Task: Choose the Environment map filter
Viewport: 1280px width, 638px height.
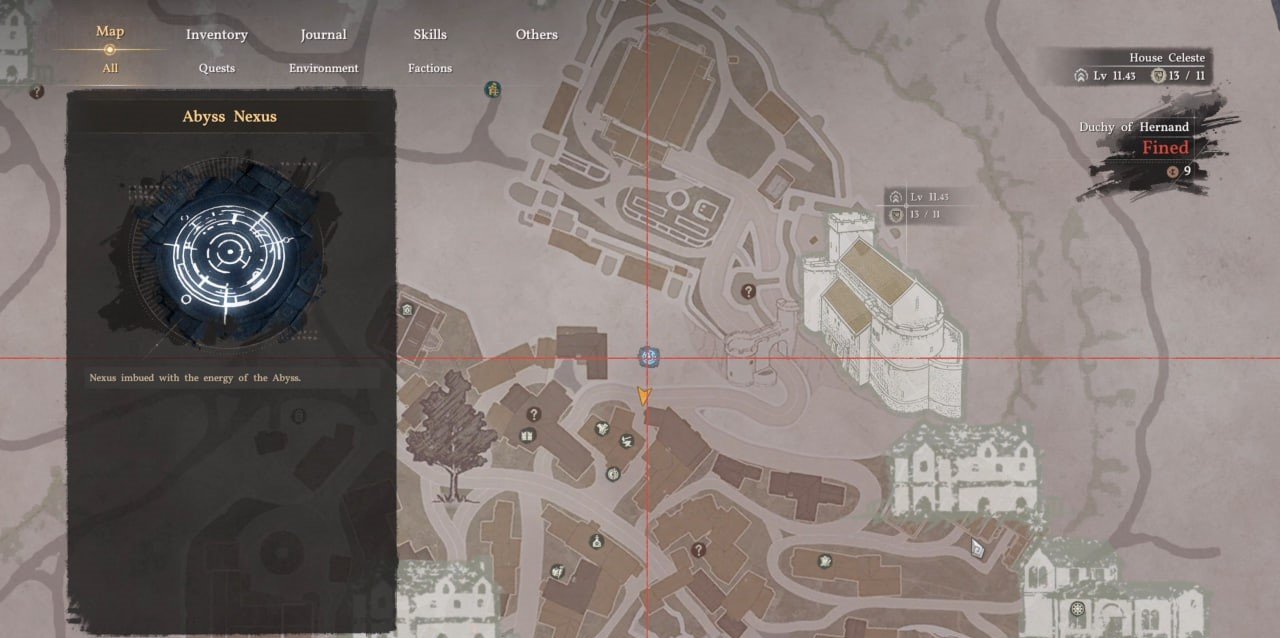Action: click(x=323, y=68)
